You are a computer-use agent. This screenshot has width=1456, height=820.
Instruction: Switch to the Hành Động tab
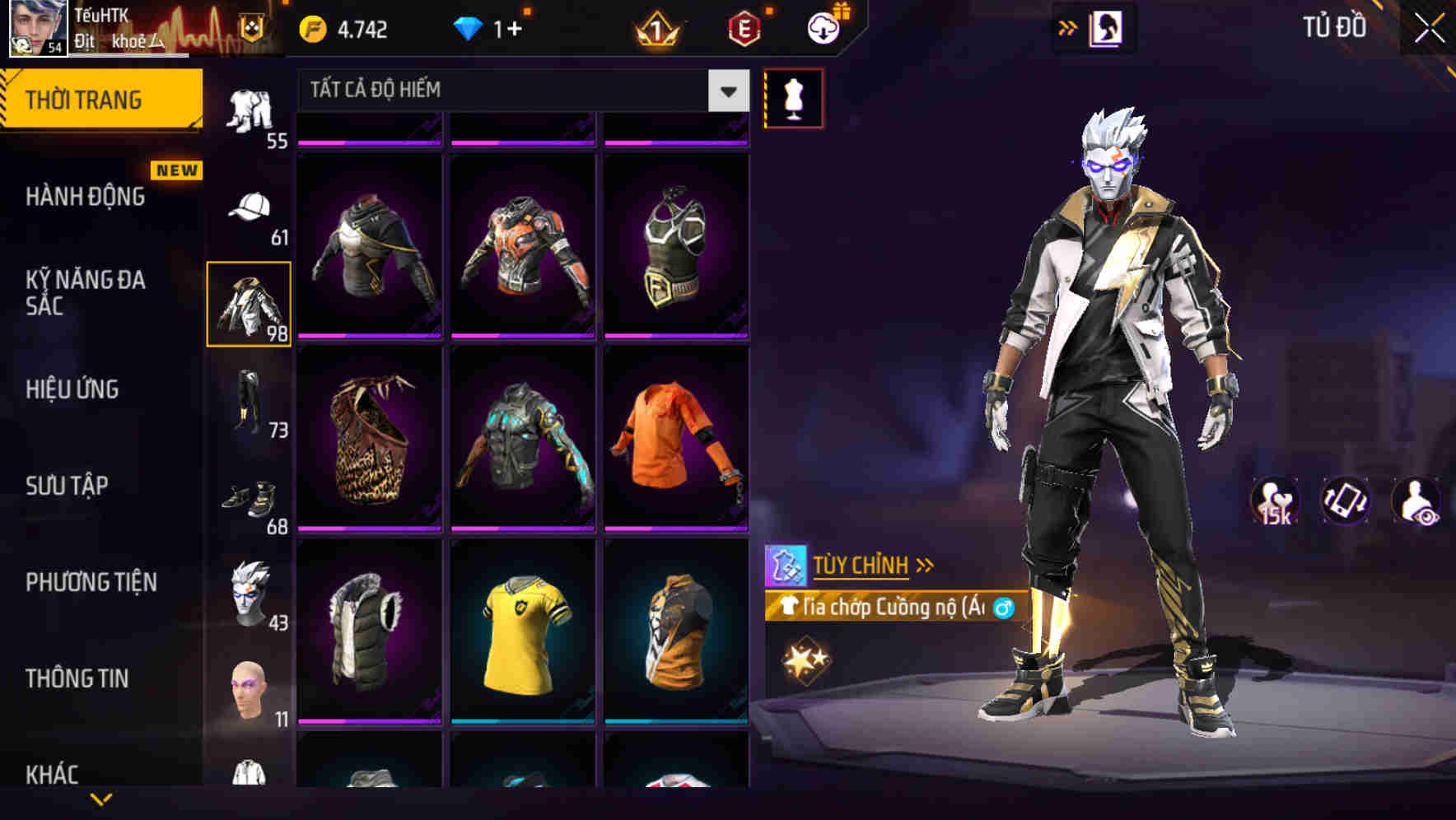tap(85, 197)
